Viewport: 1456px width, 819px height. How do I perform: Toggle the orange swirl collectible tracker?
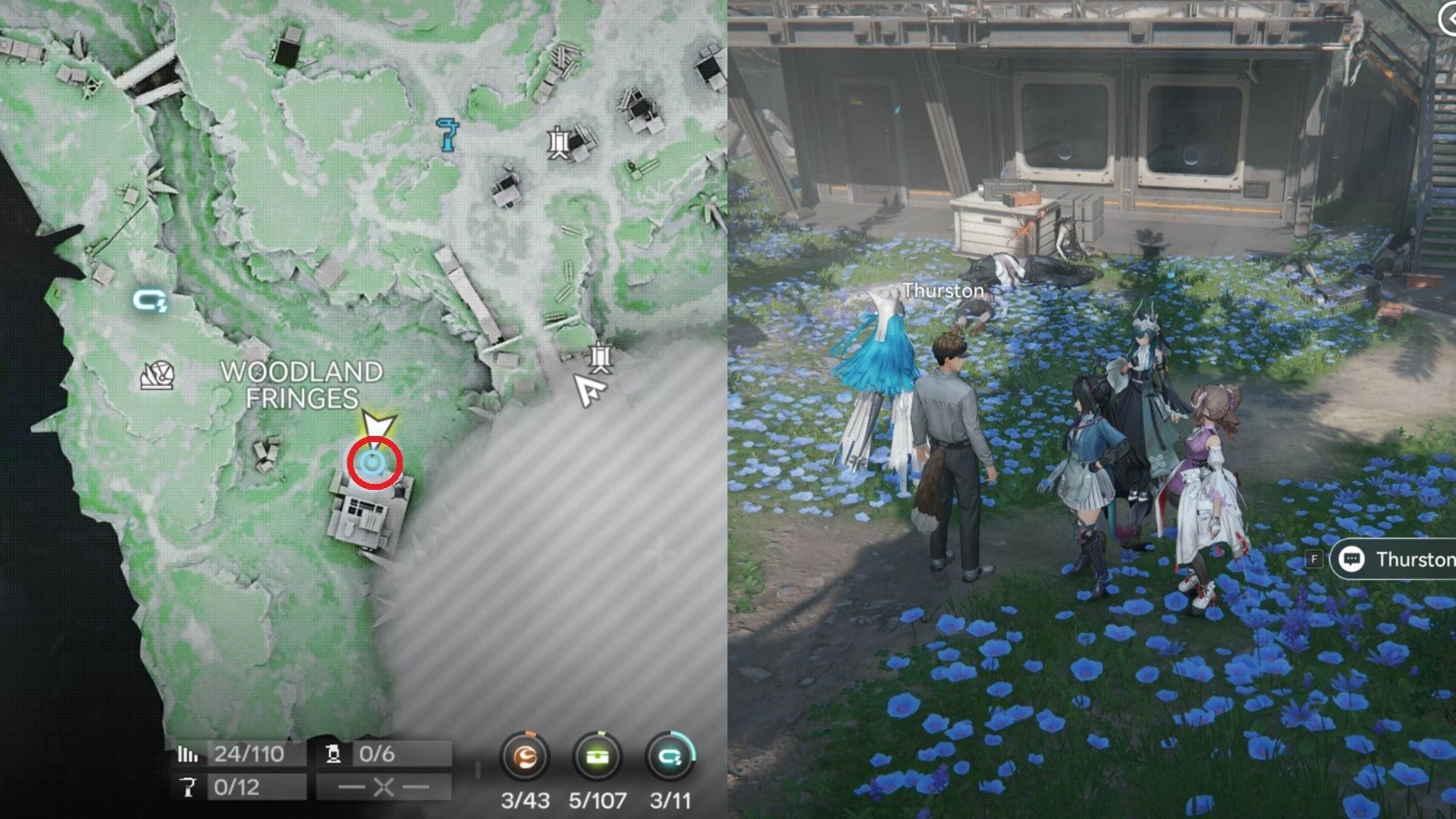point(525,757)
